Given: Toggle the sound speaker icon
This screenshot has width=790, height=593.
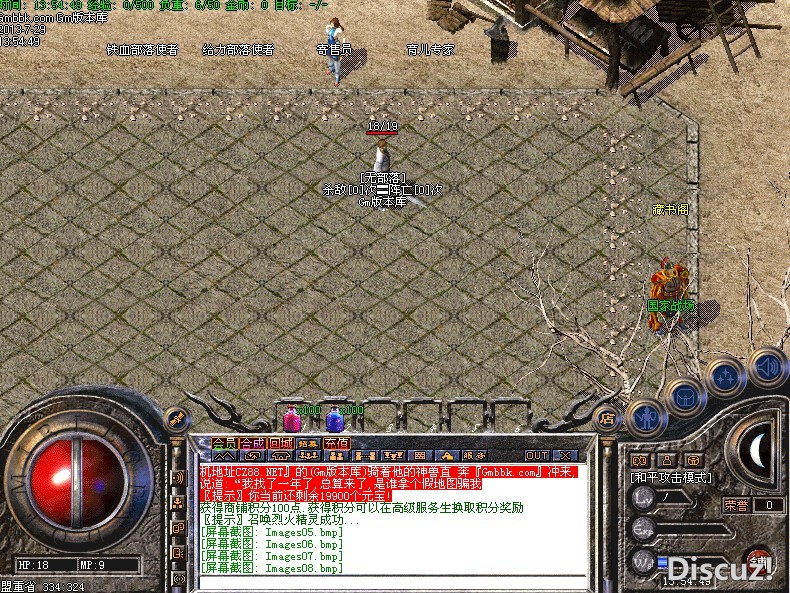Looking at the screenshot, I should [x=766, y=367].
